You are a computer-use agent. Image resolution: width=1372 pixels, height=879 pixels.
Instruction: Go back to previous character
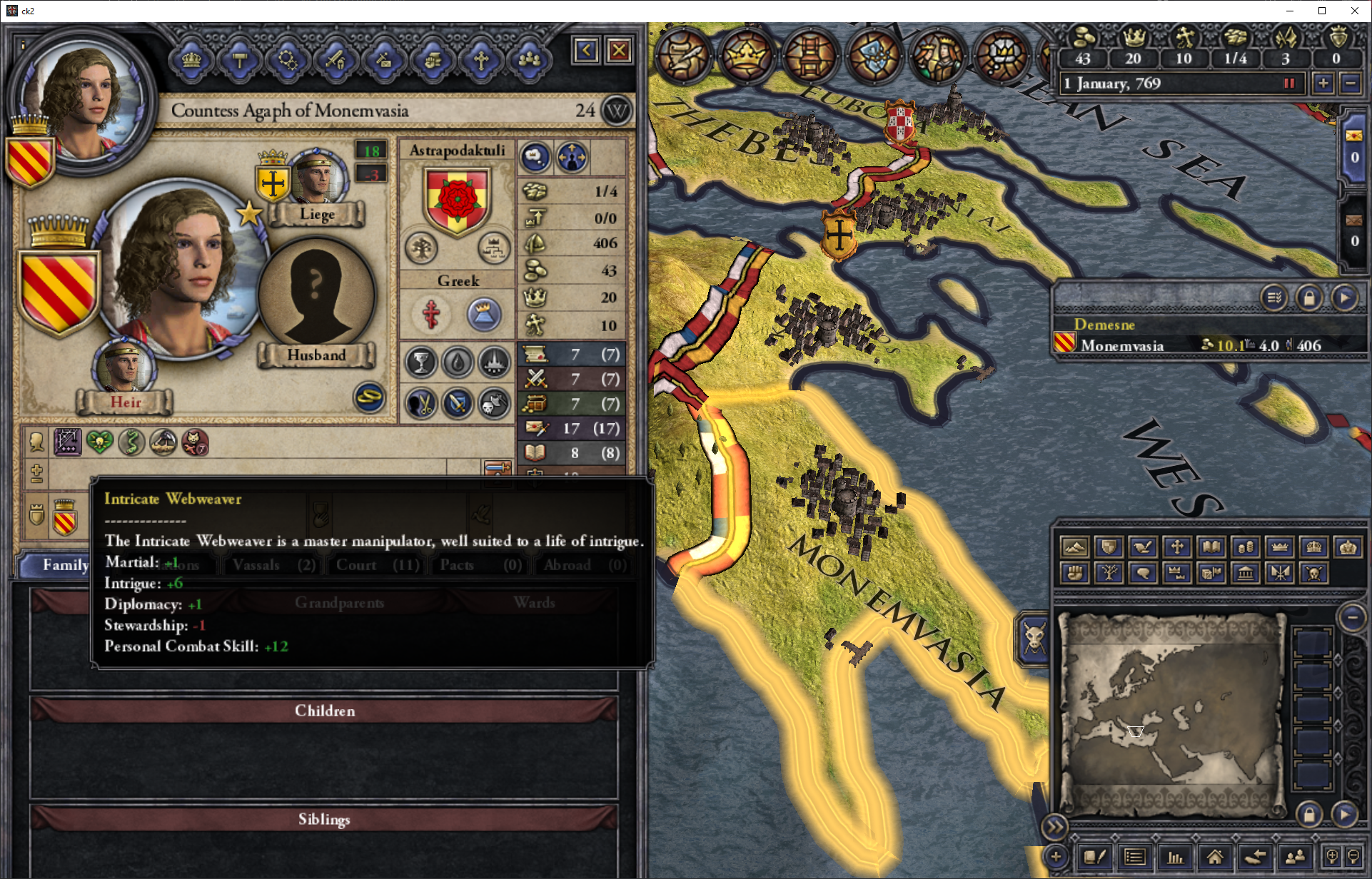pos(586,51)
